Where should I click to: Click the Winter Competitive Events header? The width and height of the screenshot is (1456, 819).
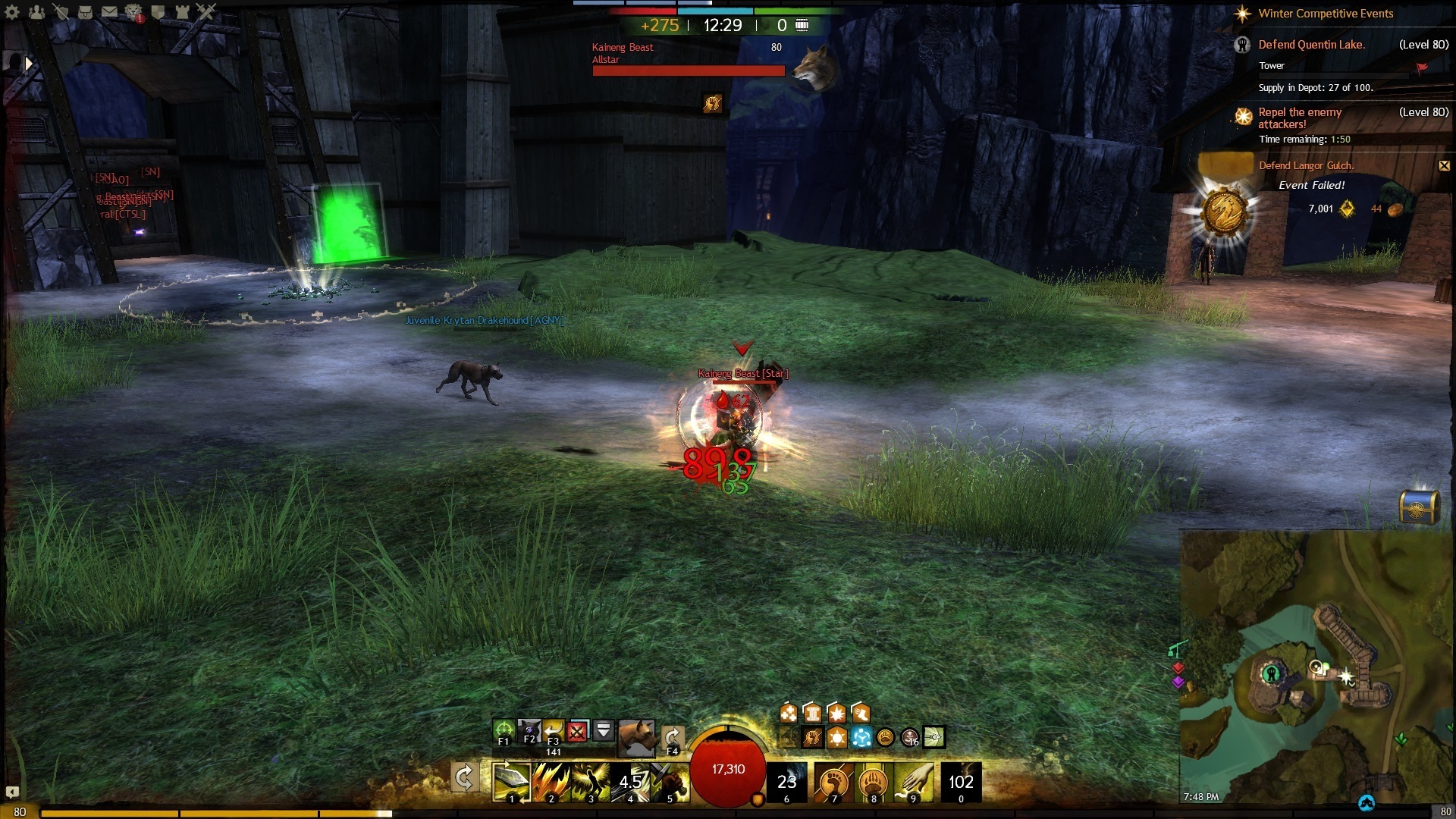[x=1325, y=14]
